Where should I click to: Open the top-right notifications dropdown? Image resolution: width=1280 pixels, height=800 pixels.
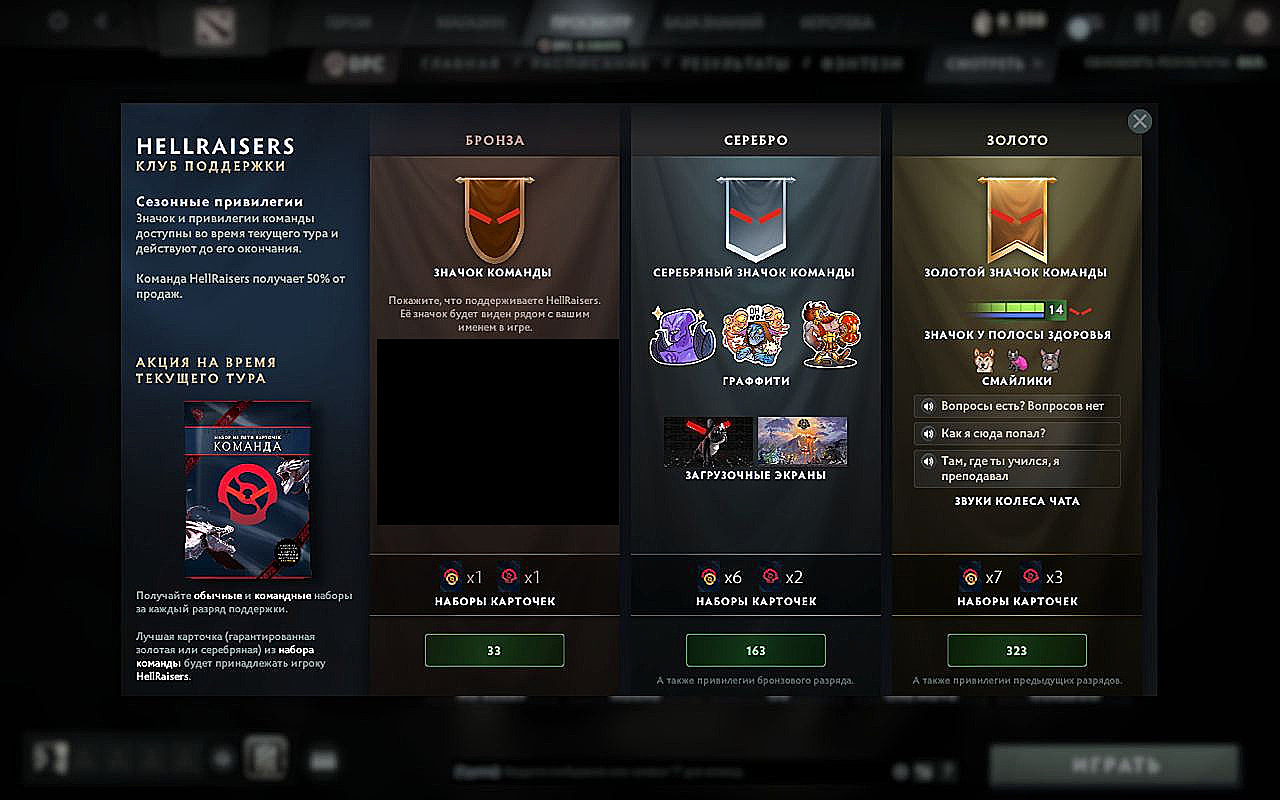1146,22
